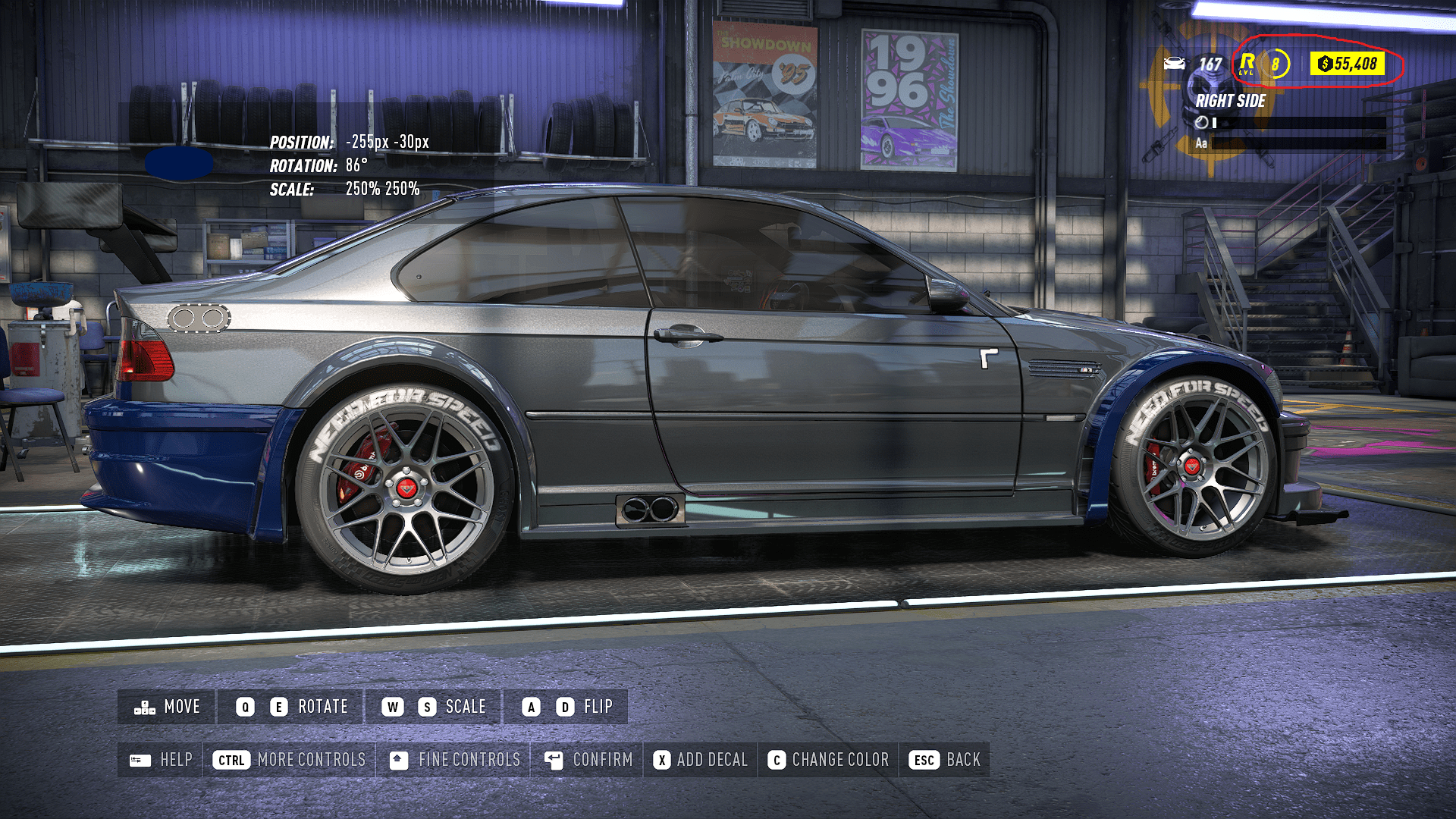Select the Rotate control
1456x819 pixels.
[291, 707]
